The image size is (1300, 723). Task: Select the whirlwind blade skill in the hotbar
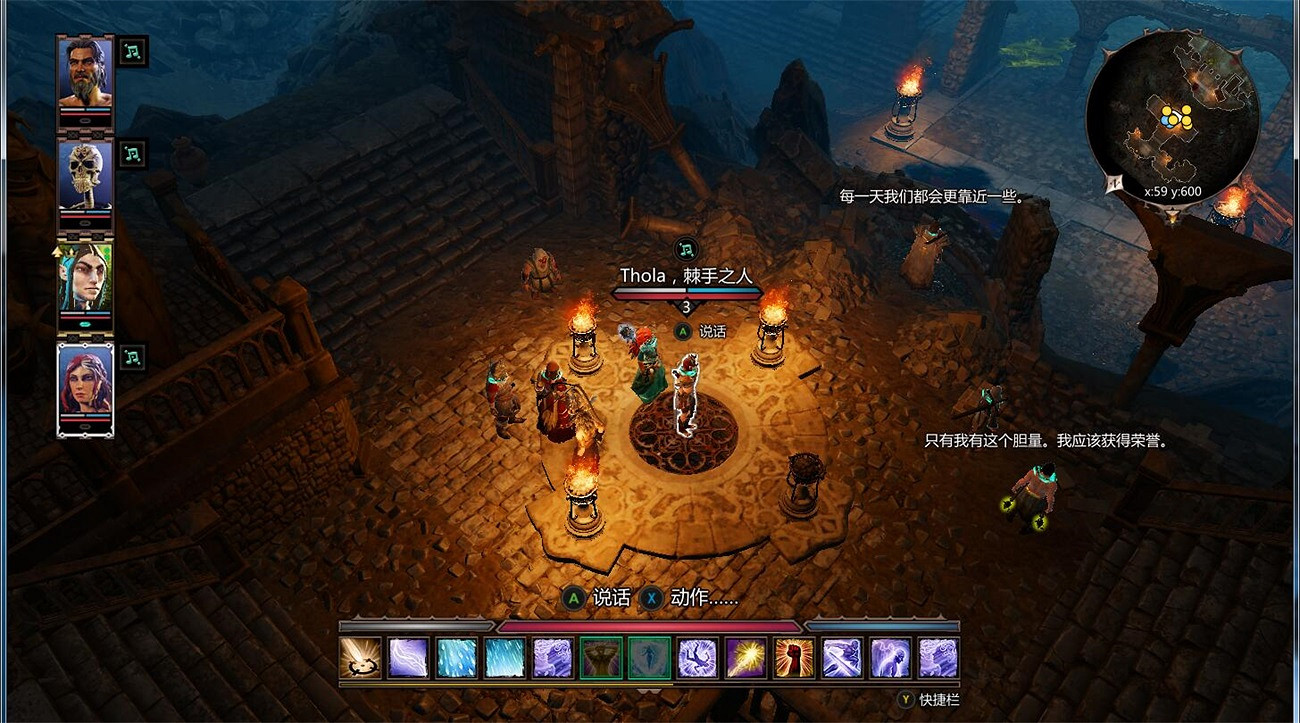(841, 657)
